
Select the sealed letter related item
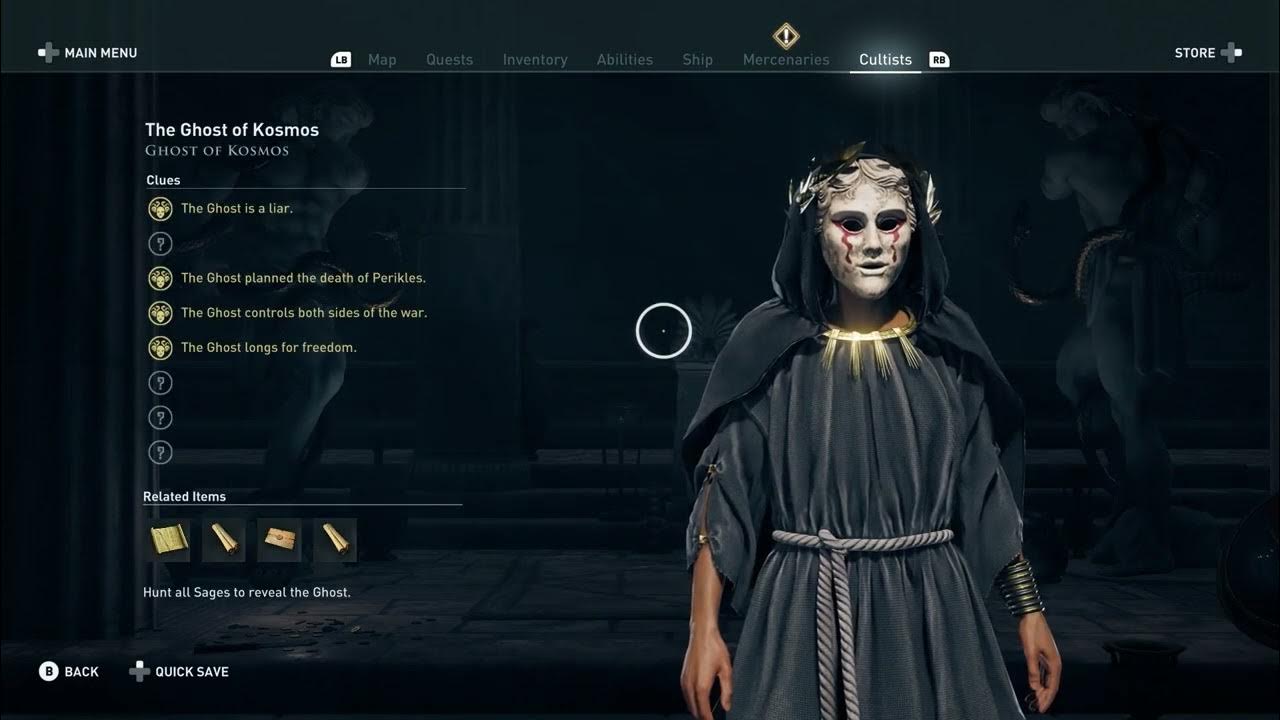tap(279, 540)
